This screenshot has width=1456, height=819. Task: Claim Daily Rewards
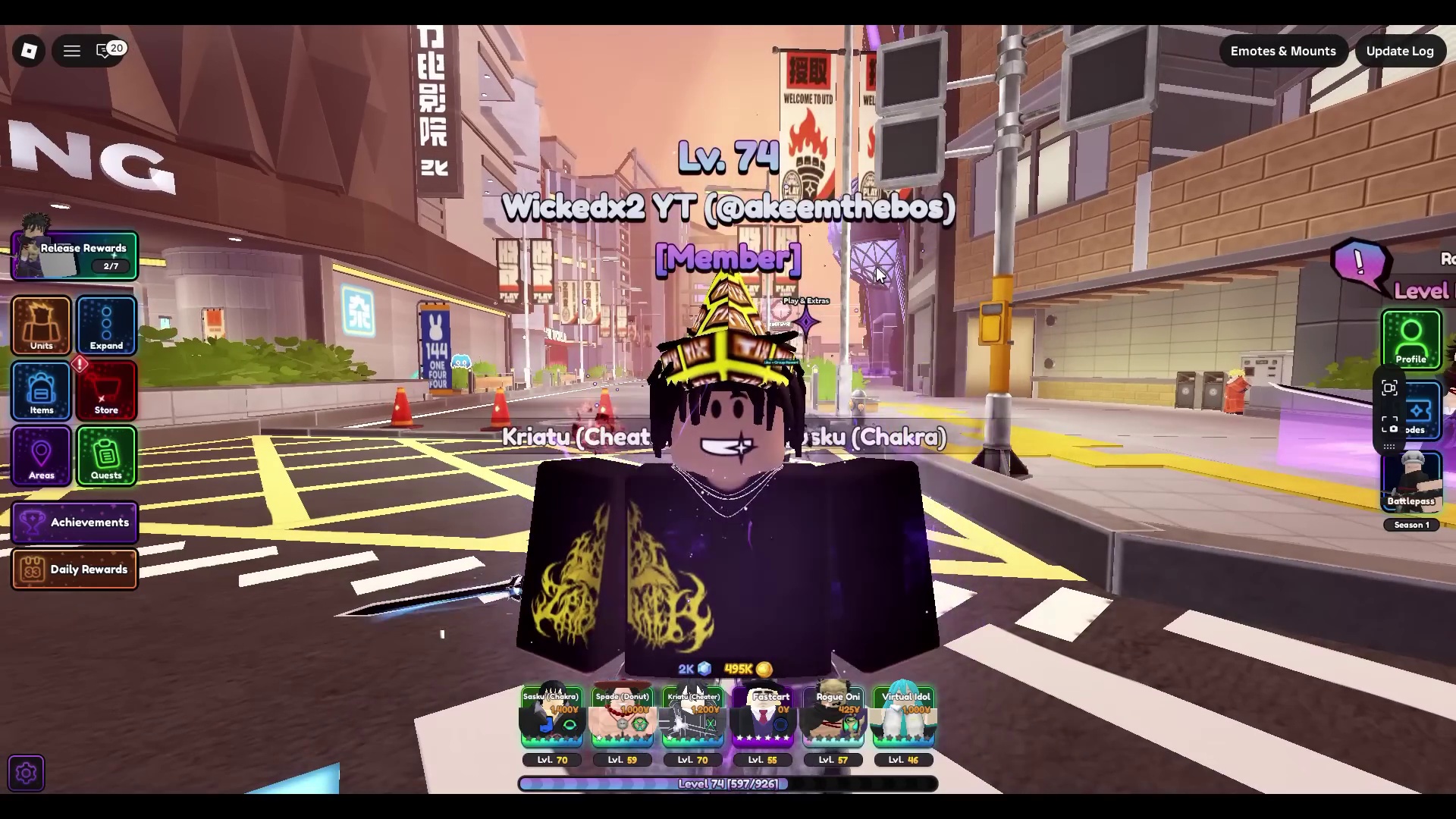pyautogui.click(x=74, y=570)
